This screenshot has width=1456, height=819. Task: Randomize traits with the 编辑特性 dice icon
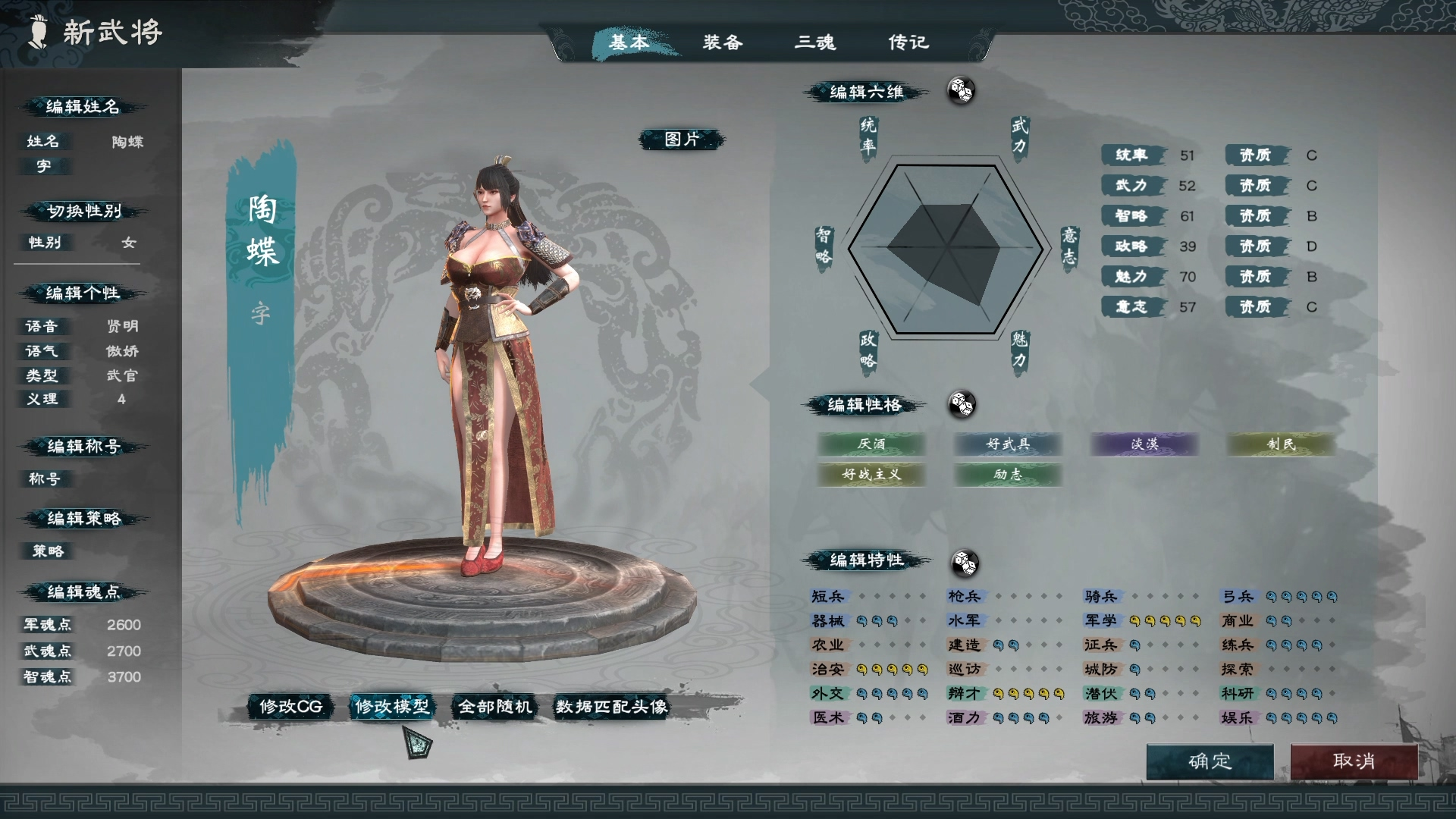965,563
